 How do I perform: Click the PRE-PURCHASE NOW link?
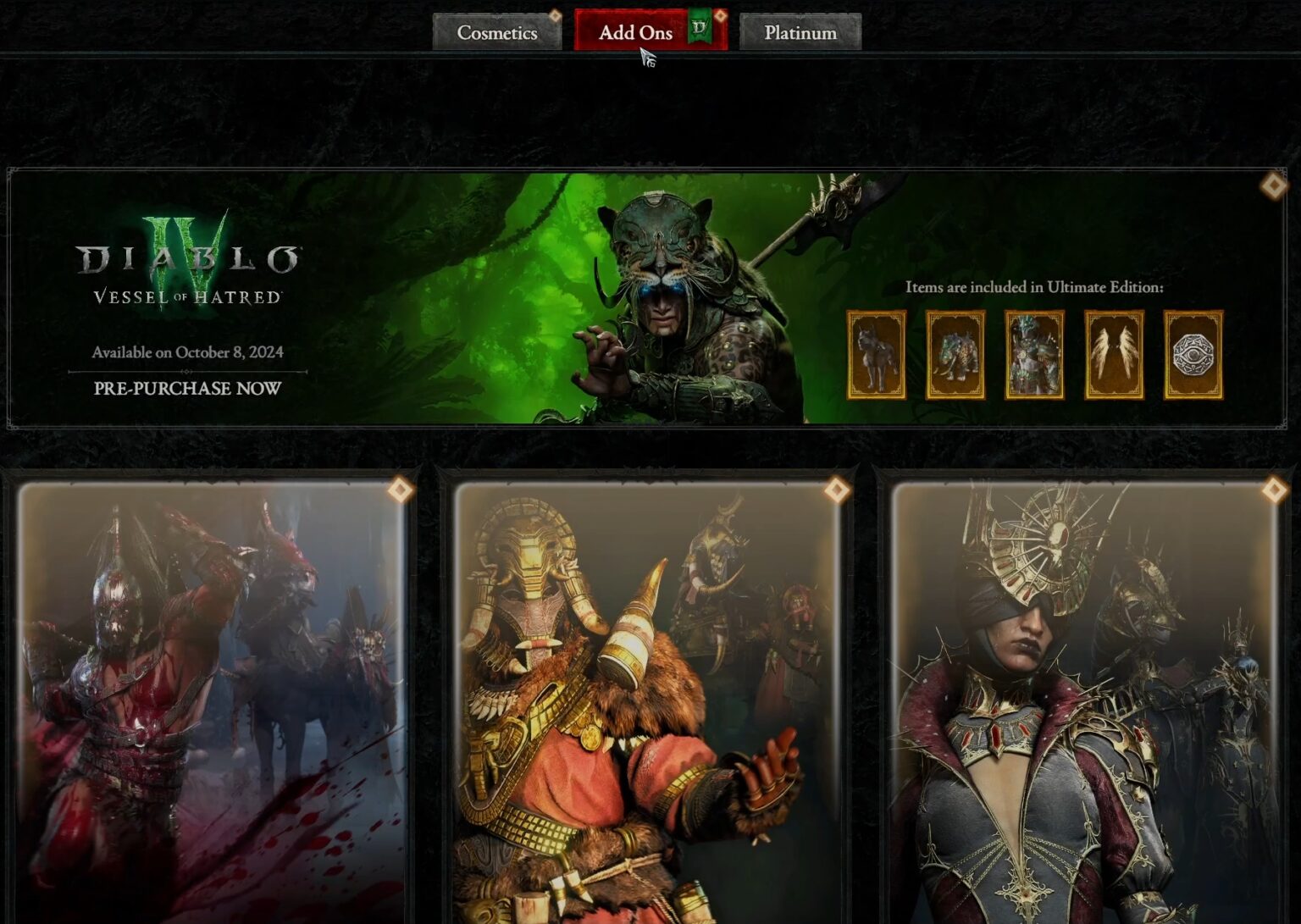[x=188, y=390]
